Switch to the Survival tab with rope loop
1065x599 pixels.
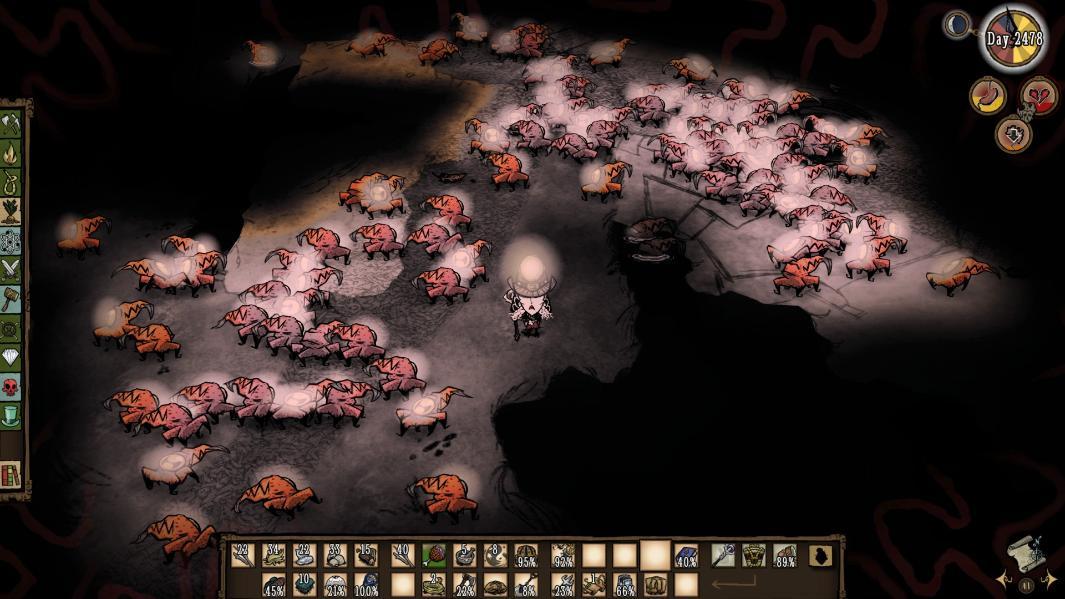pos(11,182)
